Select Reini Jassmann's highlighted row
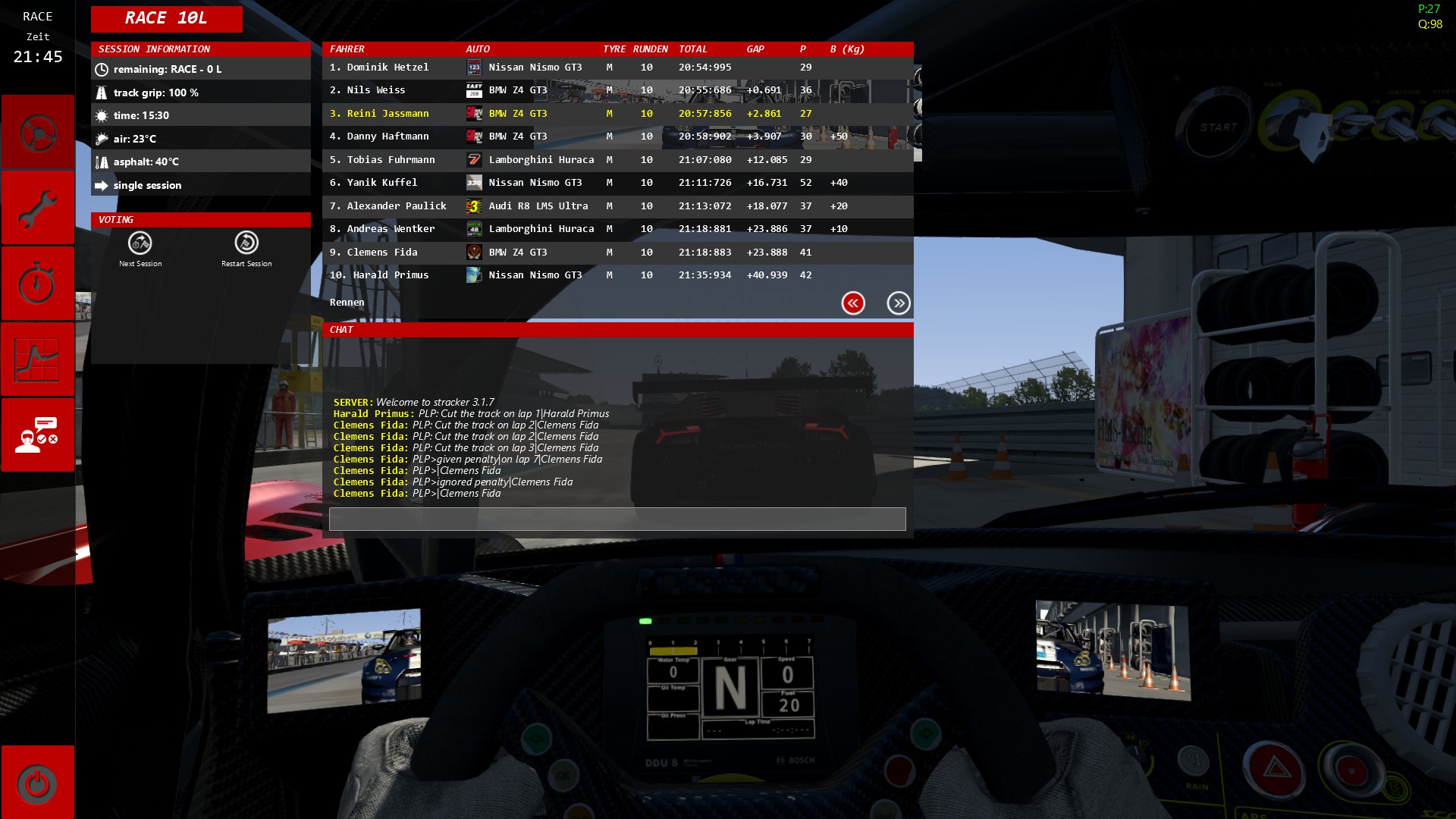The image size is (1456, 819). click(617, 114)
